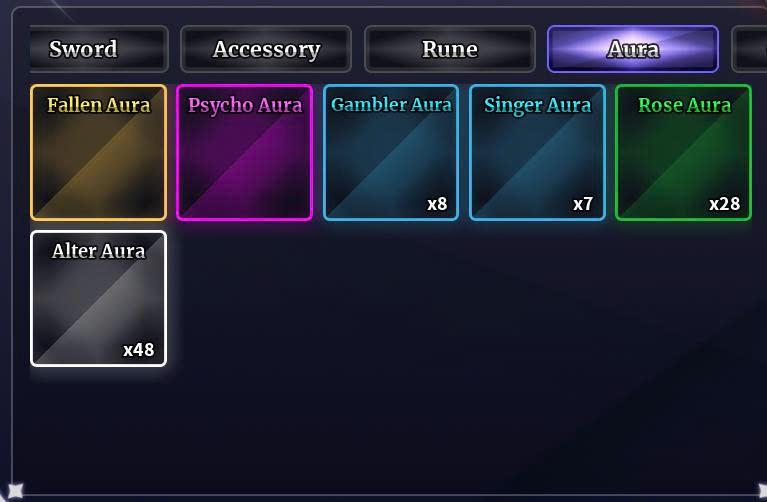This screenshot has width=767, height=502.
Task: Select the green Rose Aura slot
Action: tap(683, 152)
